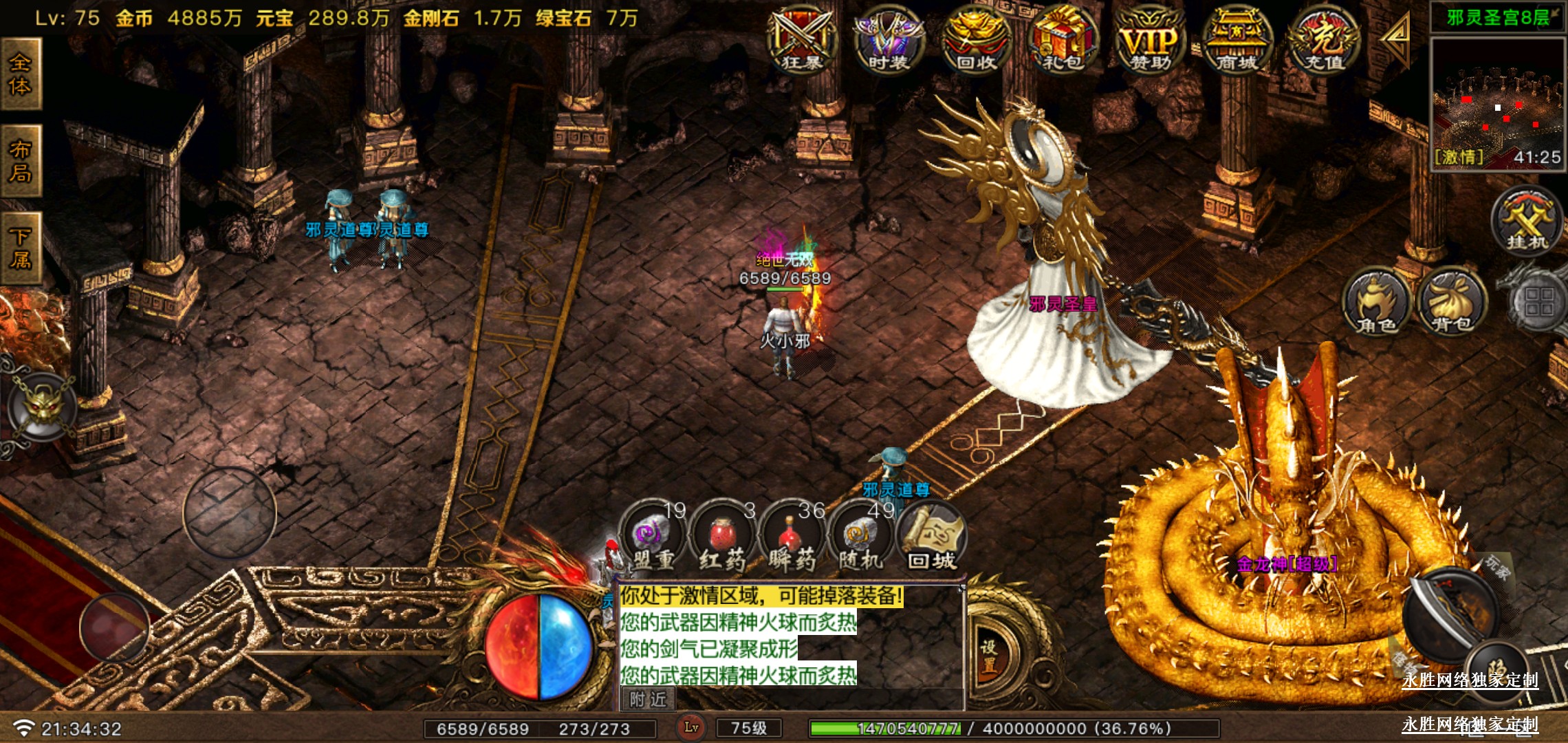Use the 随机 random teleport scroll

click(861, 538)
